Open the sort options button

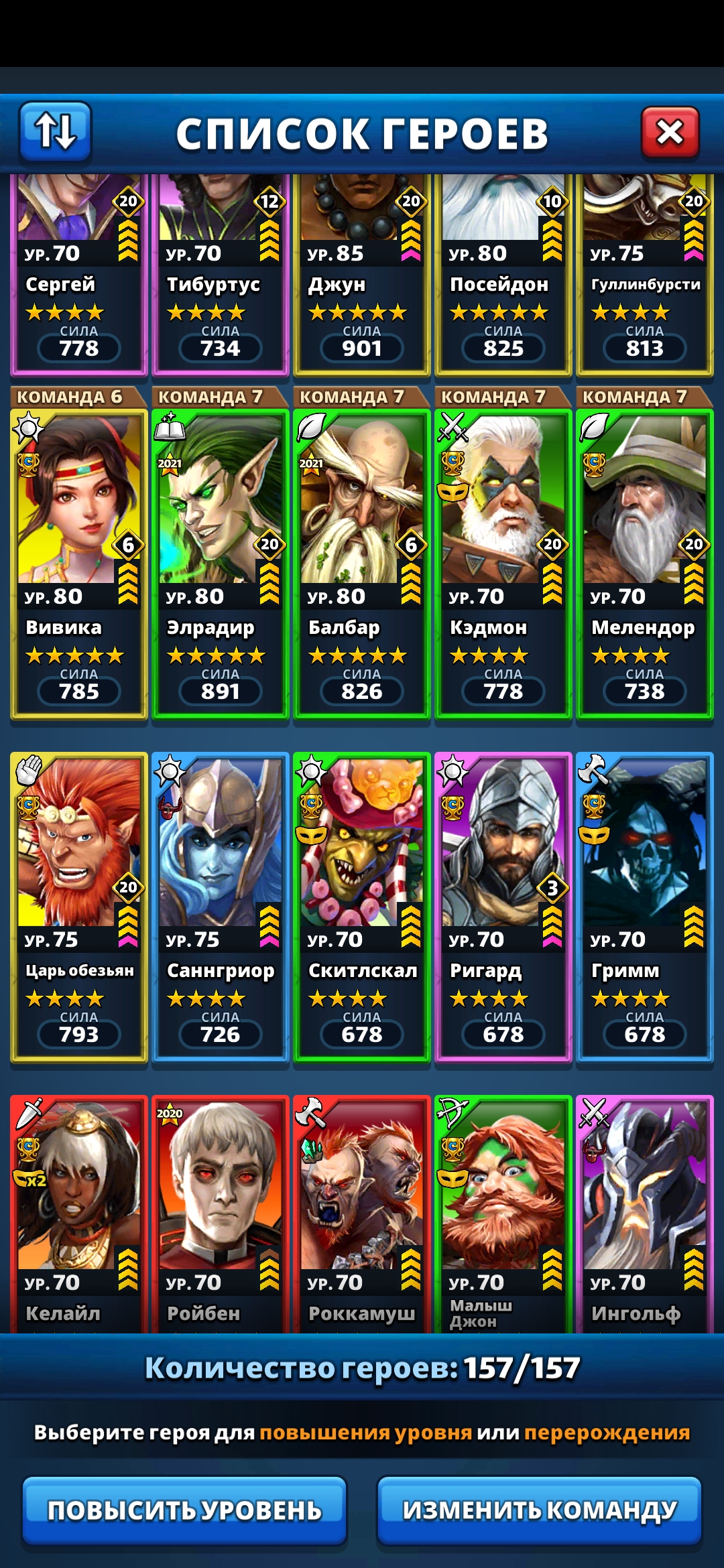click(55, 131)
